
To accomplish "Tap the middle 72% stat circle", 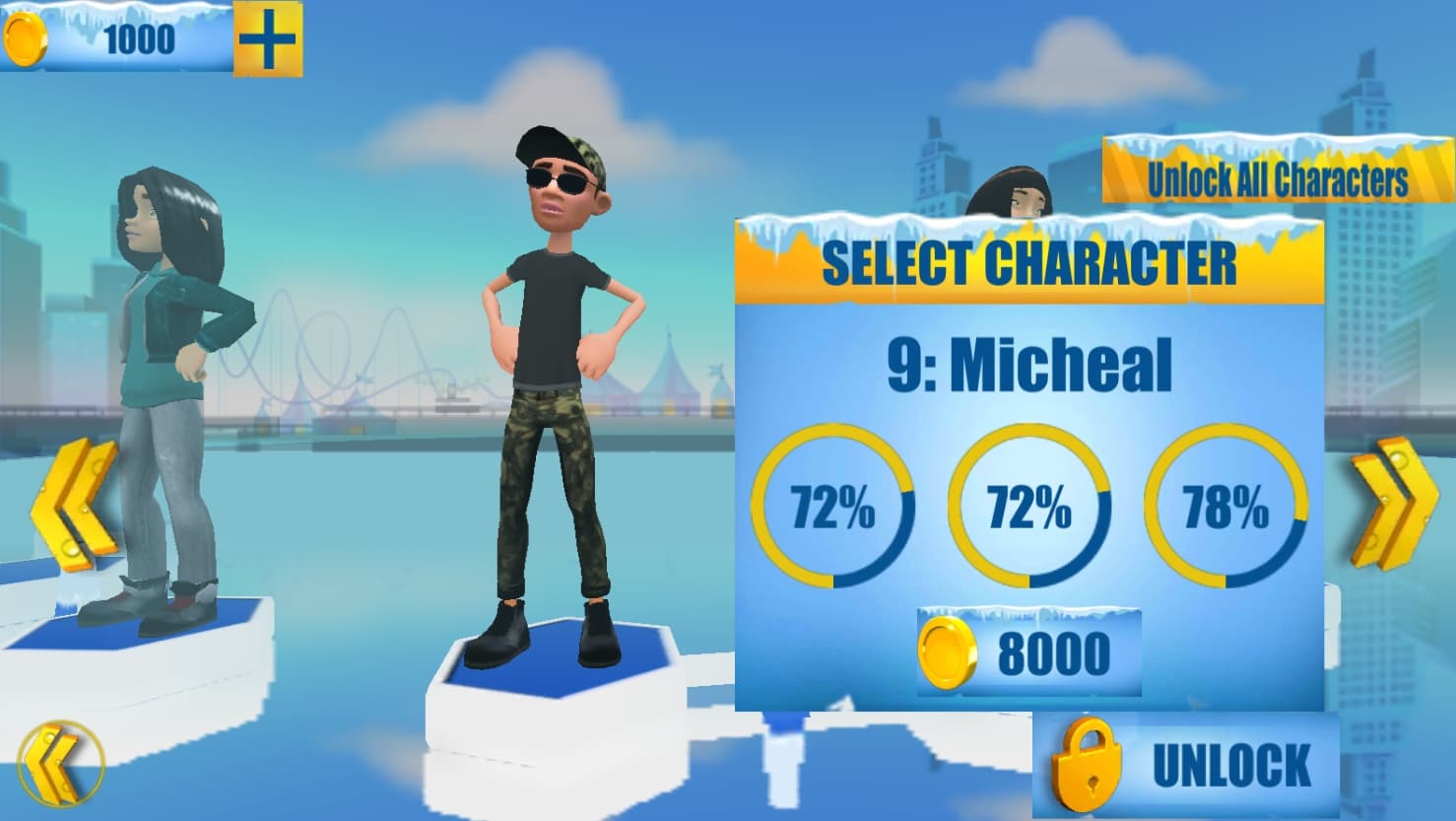I will [x=1031, y=505].
